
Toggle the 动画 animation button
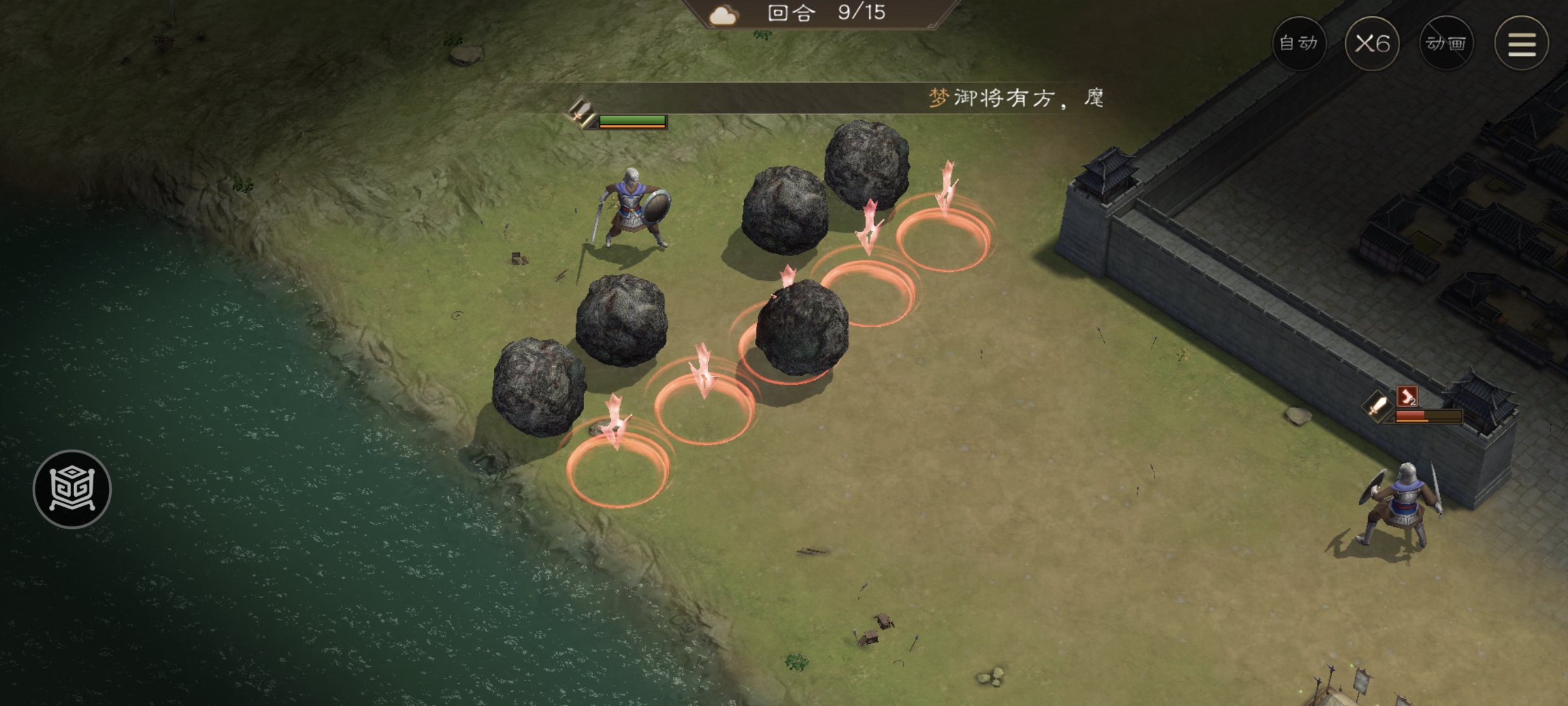coord(1446,43)
